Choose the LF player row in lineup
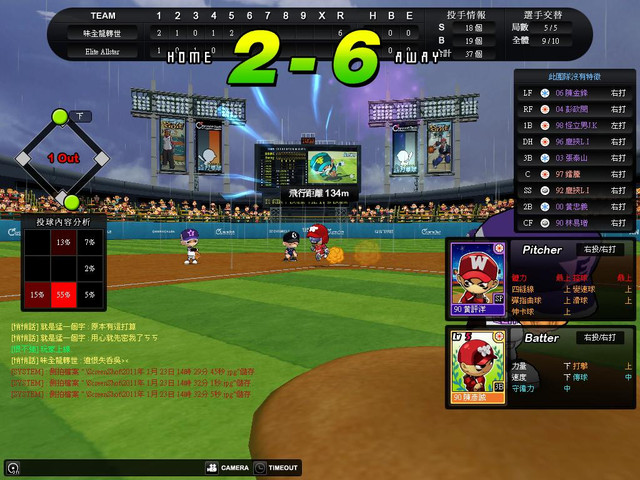This screenshot has height=480, width=640. [x=573, y=92]
